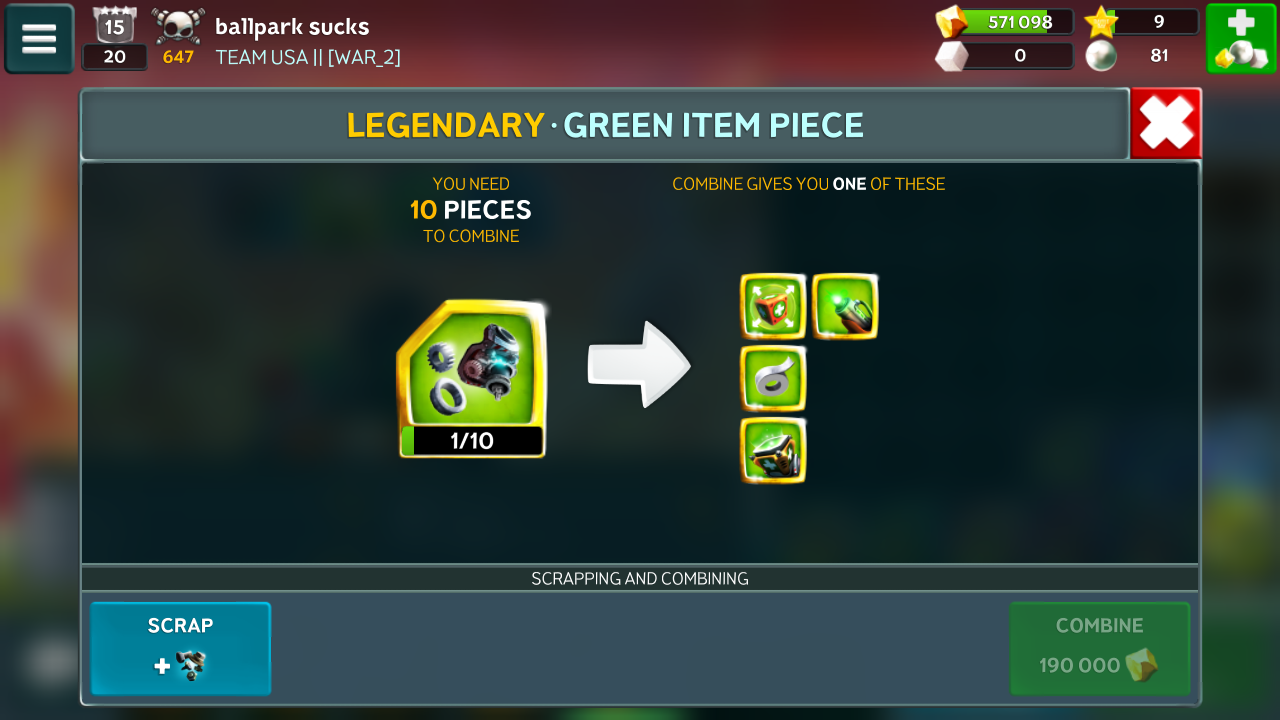The width and height of the screenshot is (1280, 720).
Task: Open the hamburger main menu
Action: click(x=39, y=39)
